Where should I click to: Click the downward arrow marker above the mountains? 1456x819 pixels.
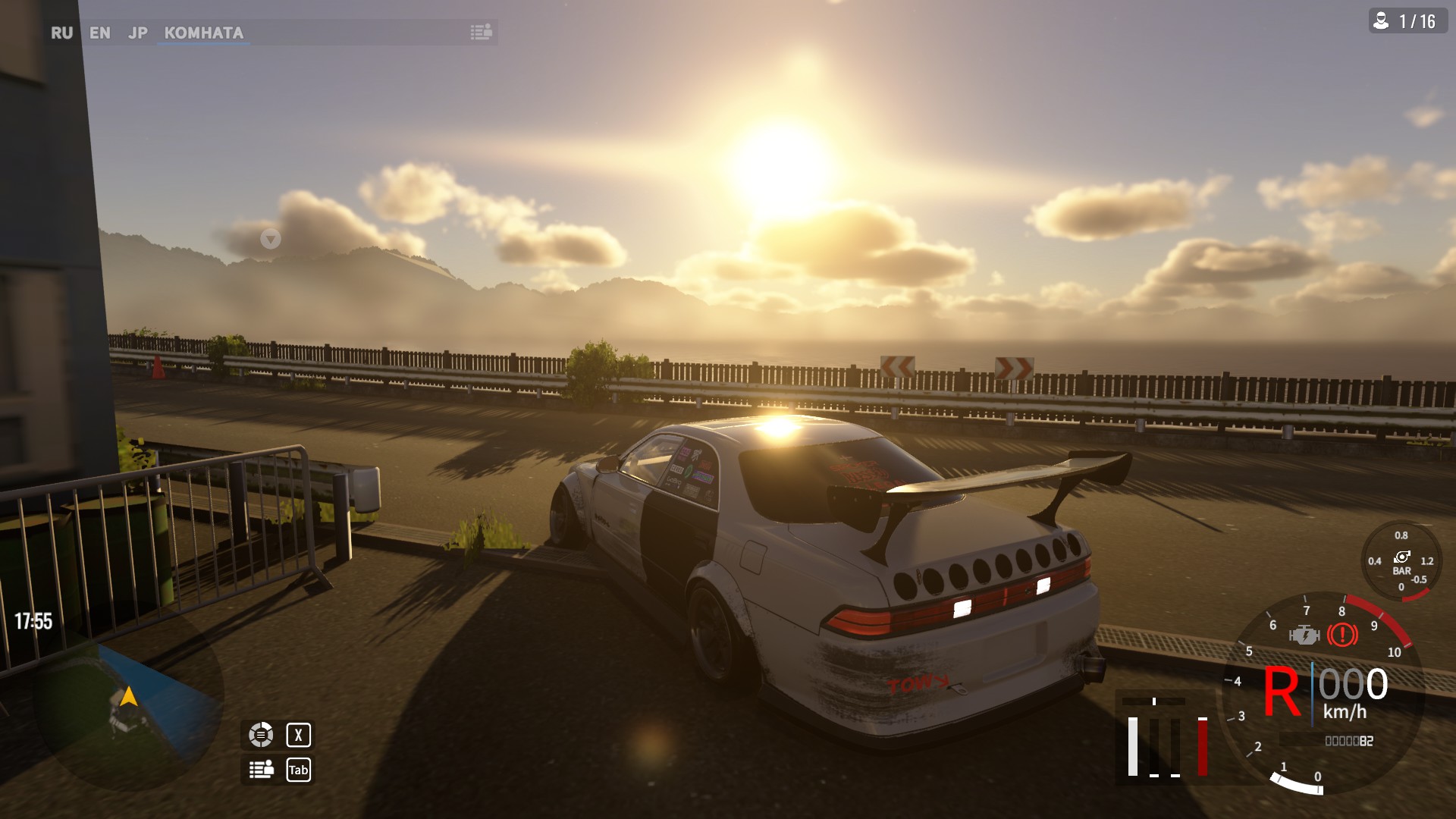pos(271,240)
